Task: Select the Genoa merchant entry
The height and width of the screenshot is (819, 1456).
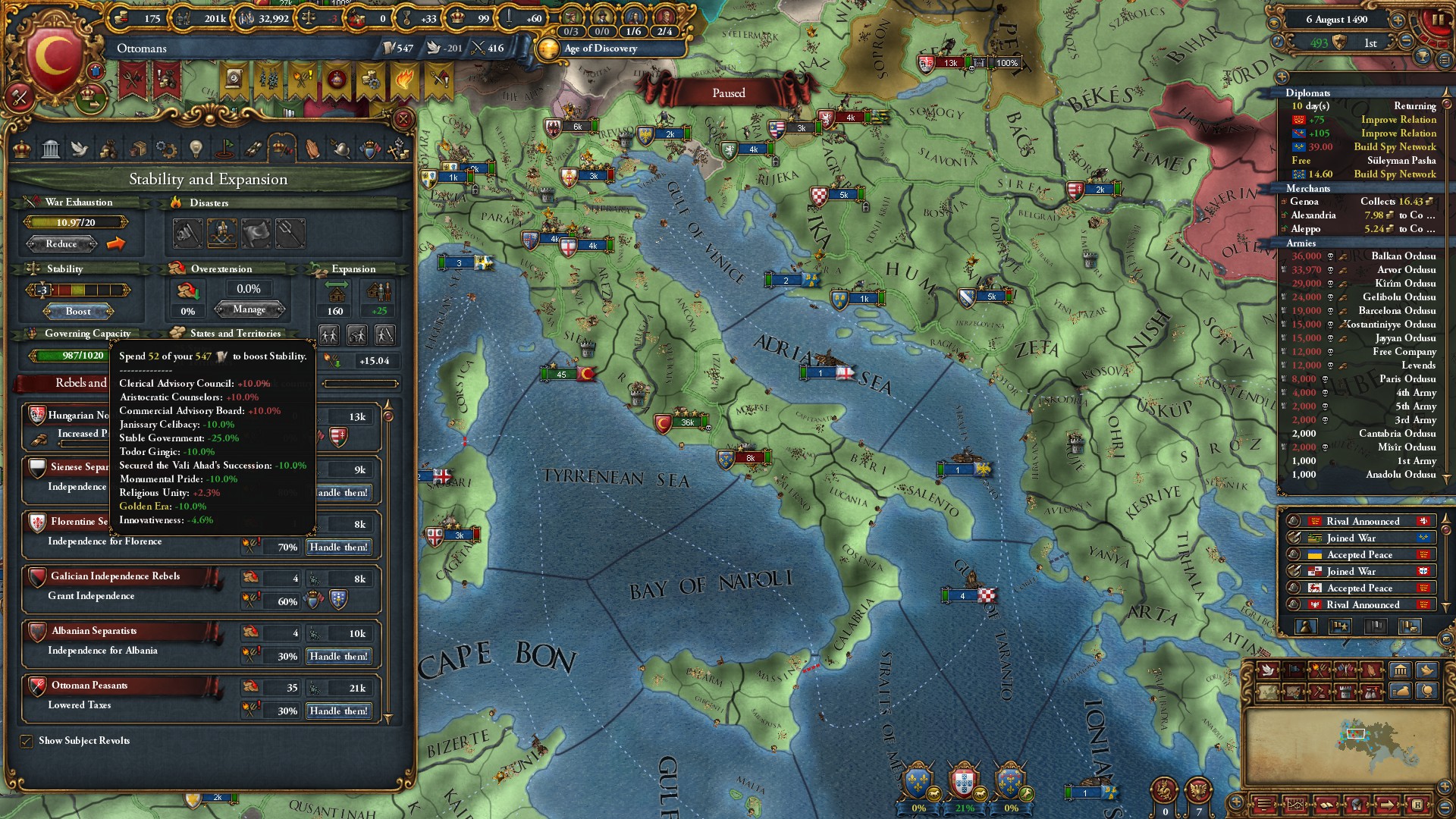Action: pos(1304,202)
